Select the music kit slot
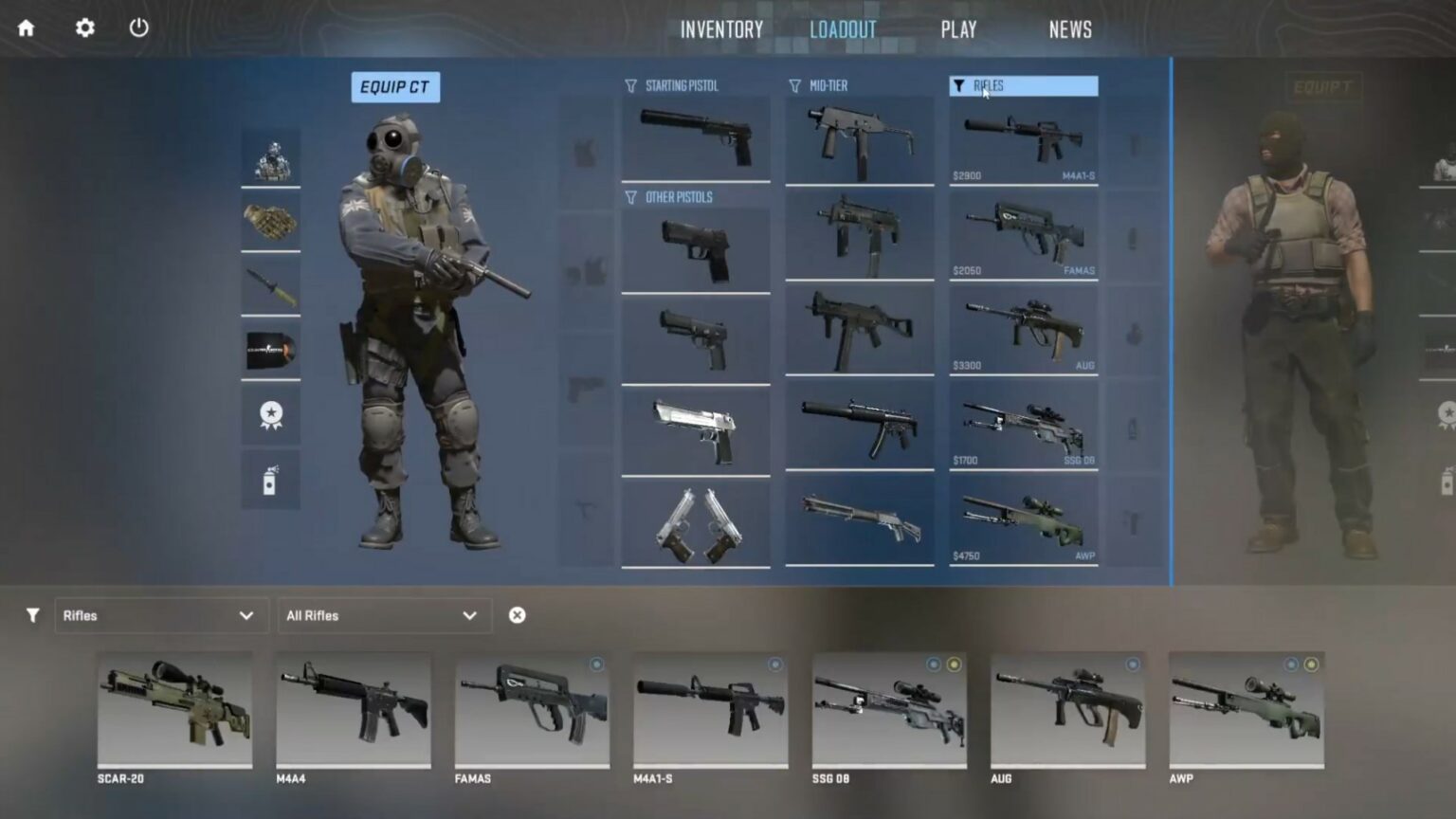 tap(270, 351)
